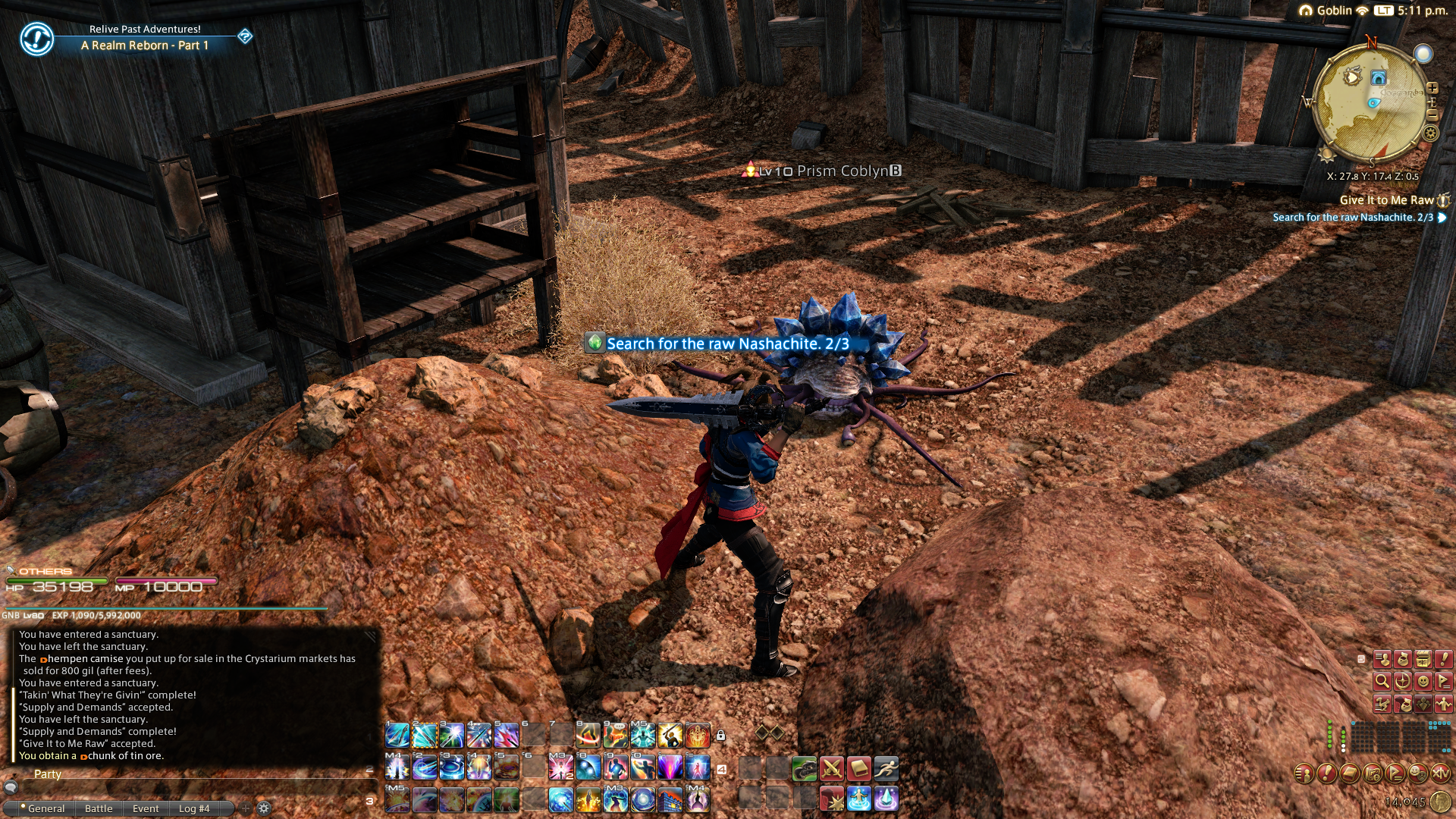Open the XIV system menu button
This screenshot has height=819, width=1456.
click(x=1440, y=773)
